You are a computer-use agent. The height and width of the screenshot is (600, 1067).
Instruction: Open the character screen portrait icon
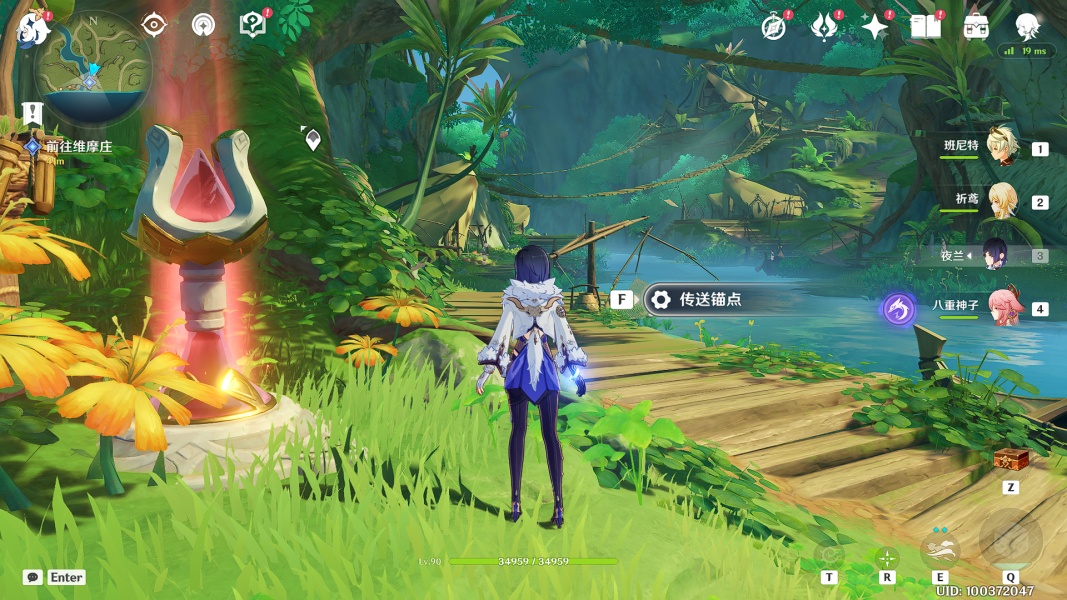(x=1027, y=26)
